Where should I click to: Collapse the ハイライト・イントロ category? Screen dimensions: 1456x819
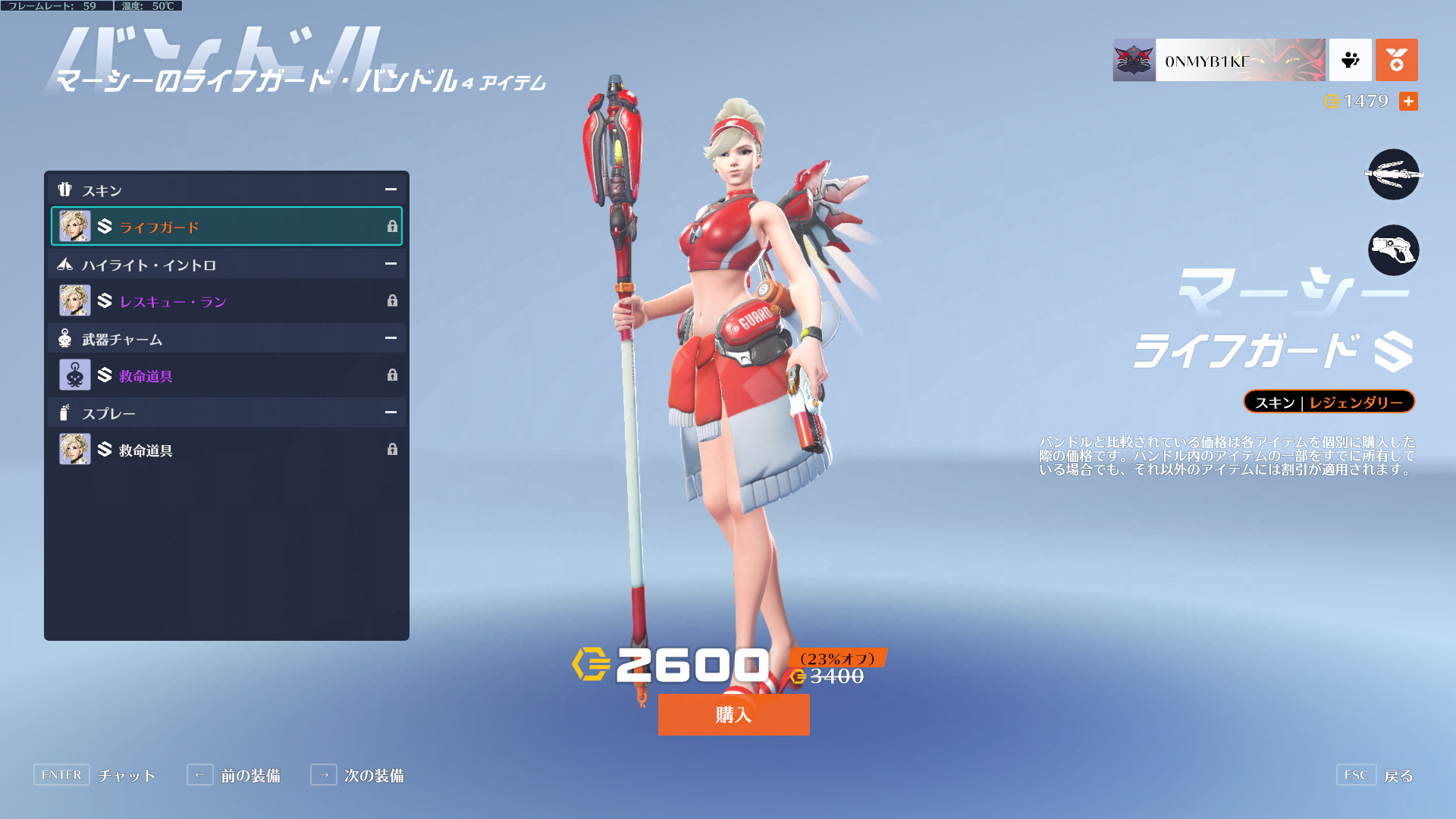[391, 264]
